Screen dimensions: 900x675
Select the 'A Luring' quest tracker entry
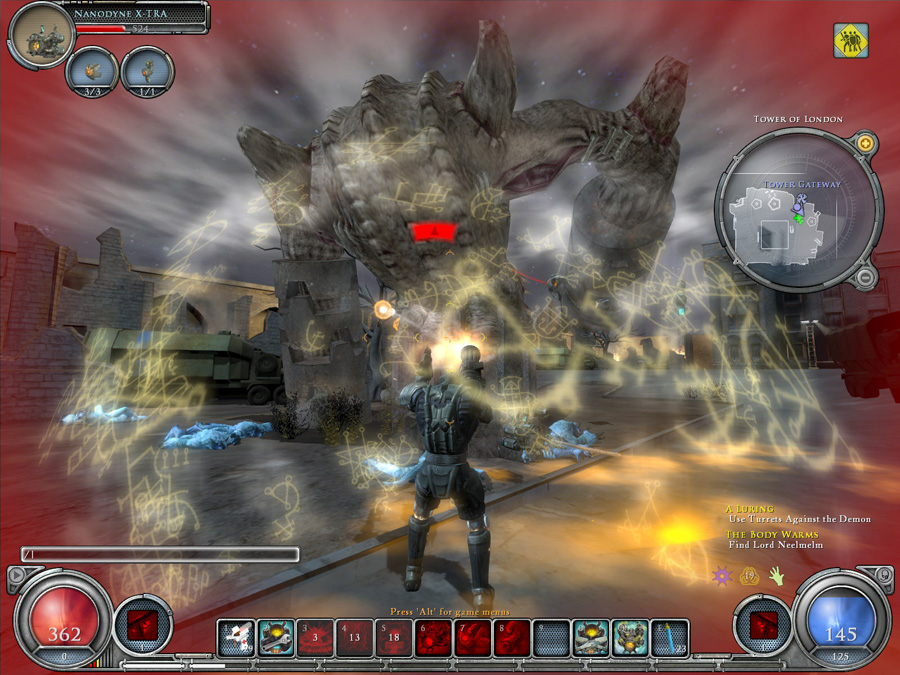797,514
